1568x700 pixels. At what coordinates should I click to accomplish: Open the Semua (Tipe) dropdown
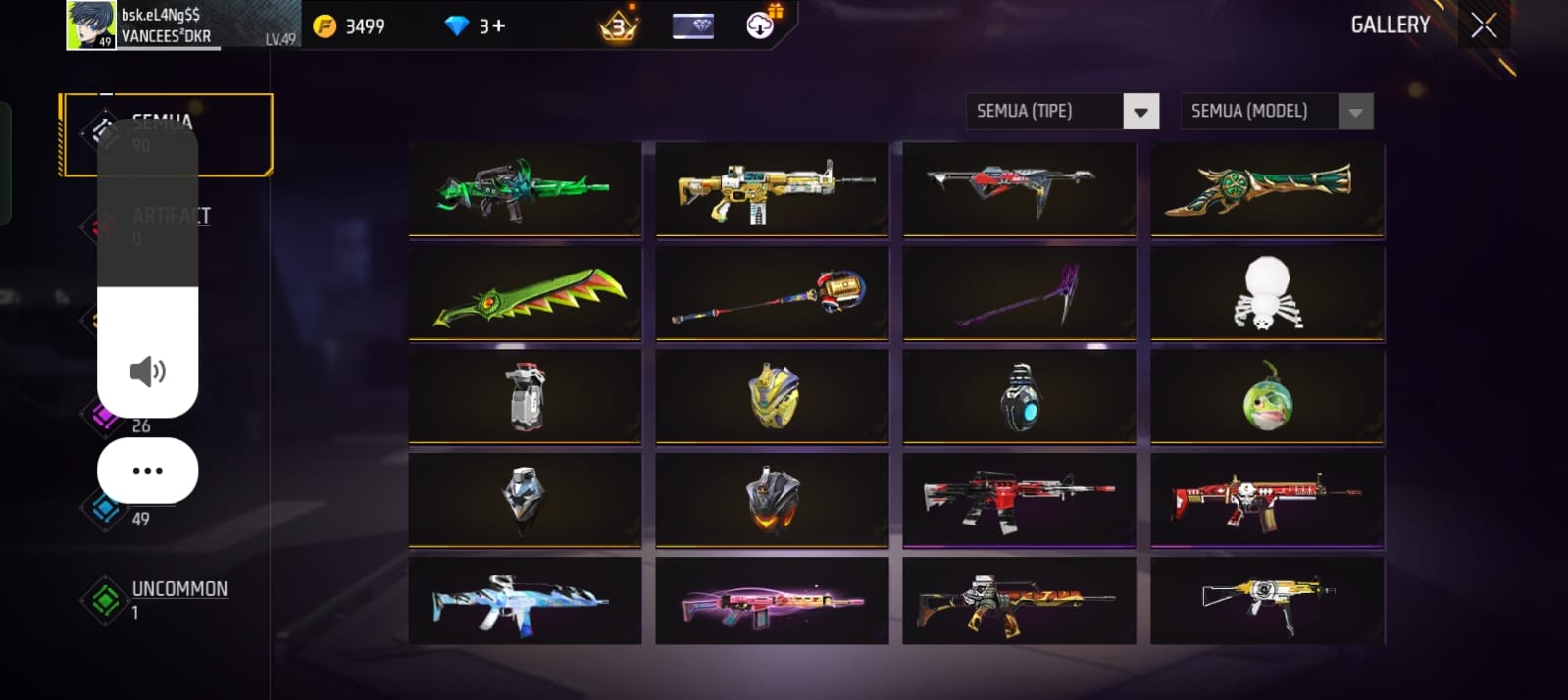tap(1140, 112)
